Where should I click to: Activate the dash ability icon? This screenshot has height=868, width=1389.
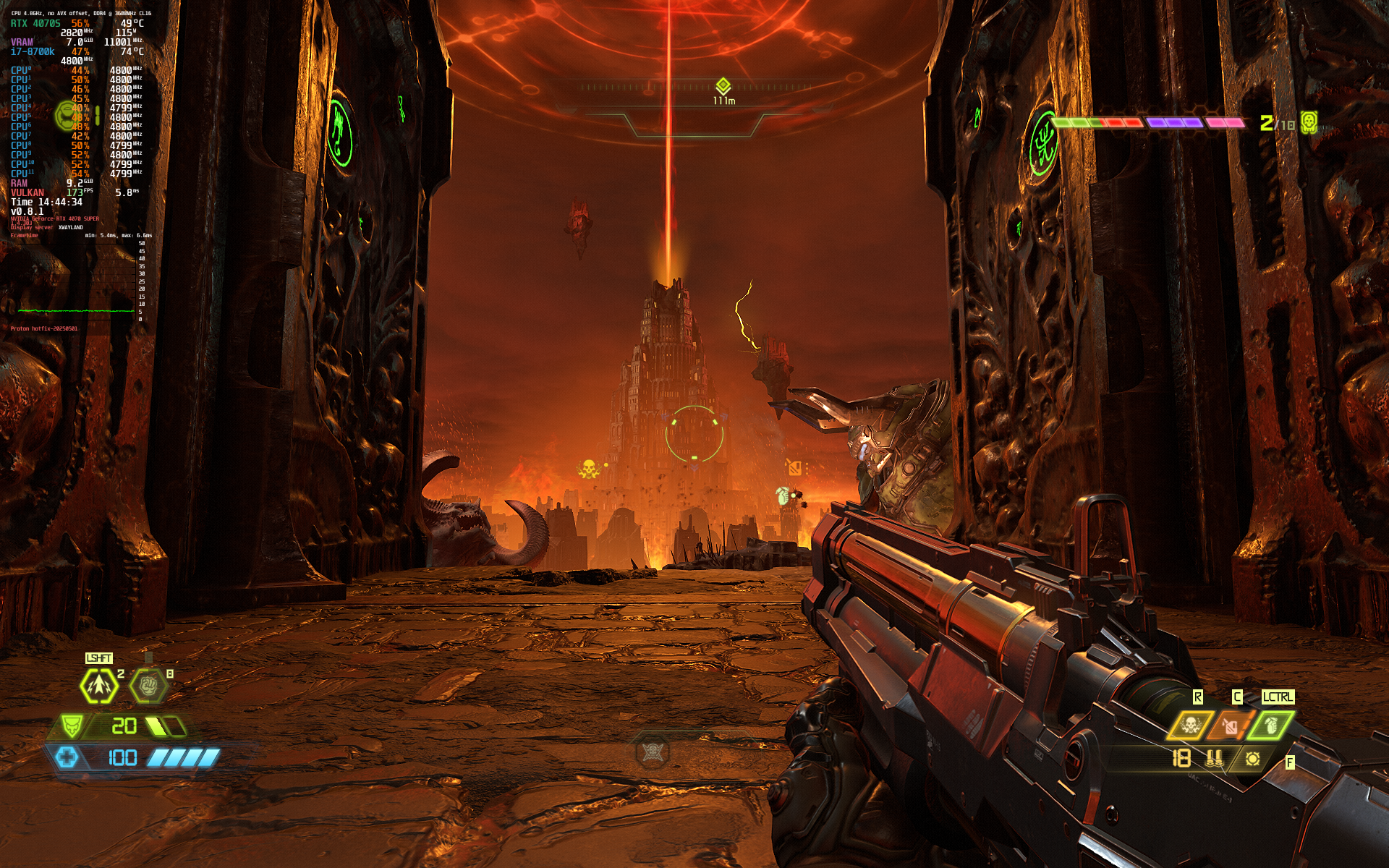tap(98, 686)
